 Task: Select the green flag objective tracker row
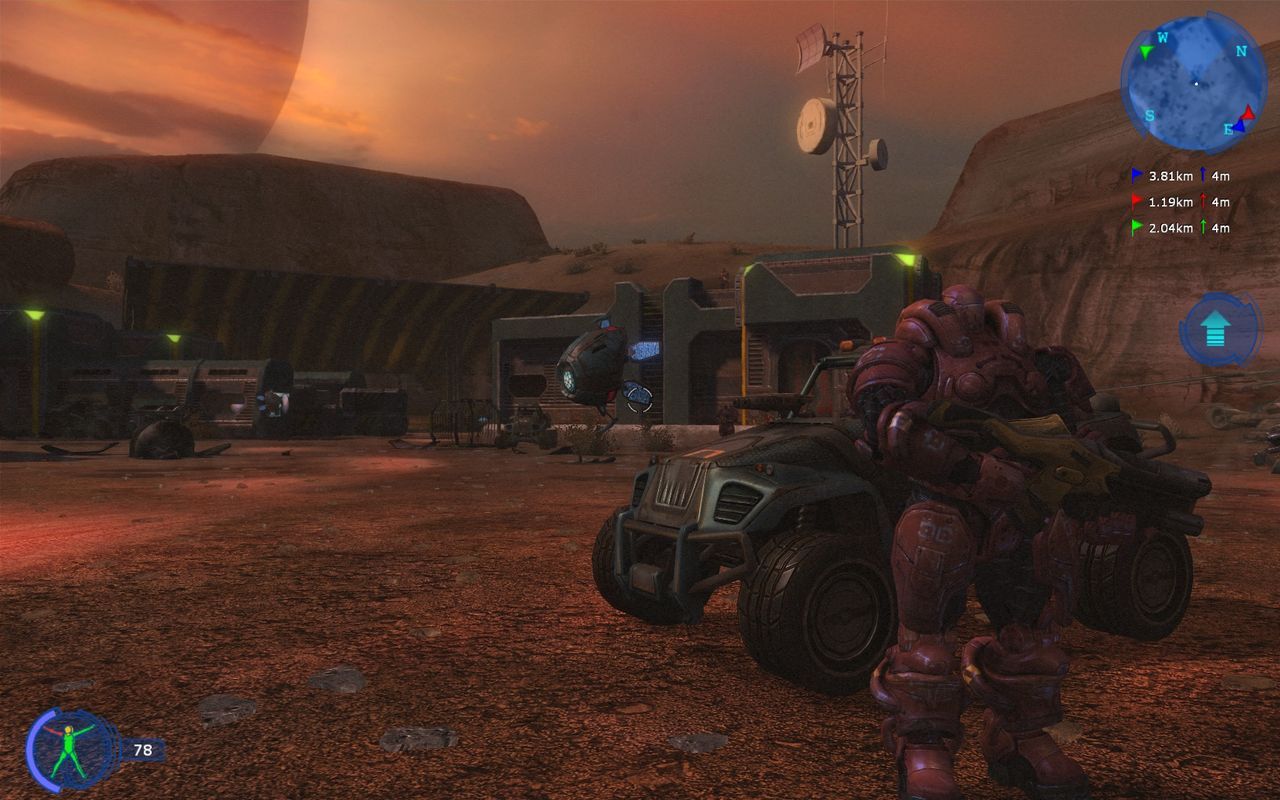(1180, 228)
